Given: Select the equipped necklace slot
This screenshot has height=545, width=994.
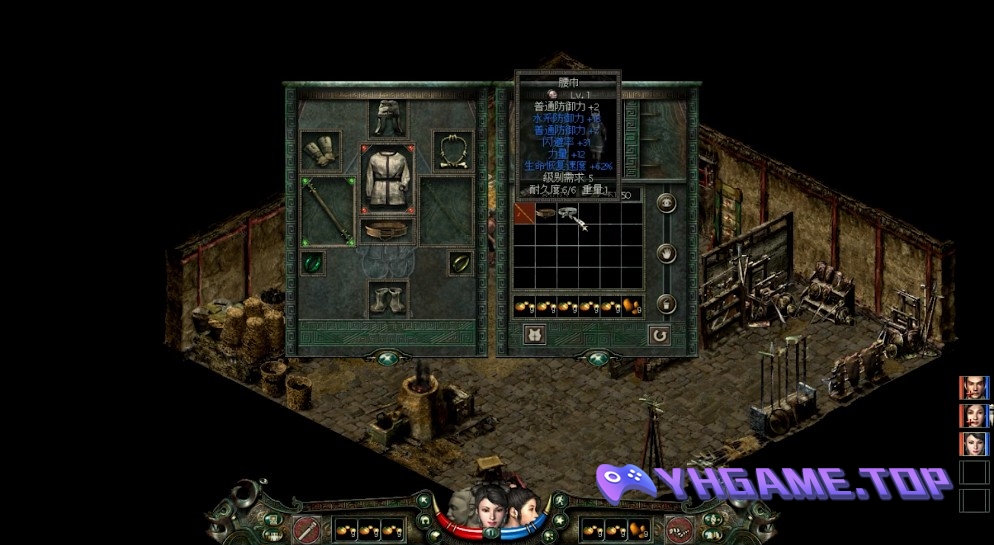Looking at the screenshot, I should 453,150.
